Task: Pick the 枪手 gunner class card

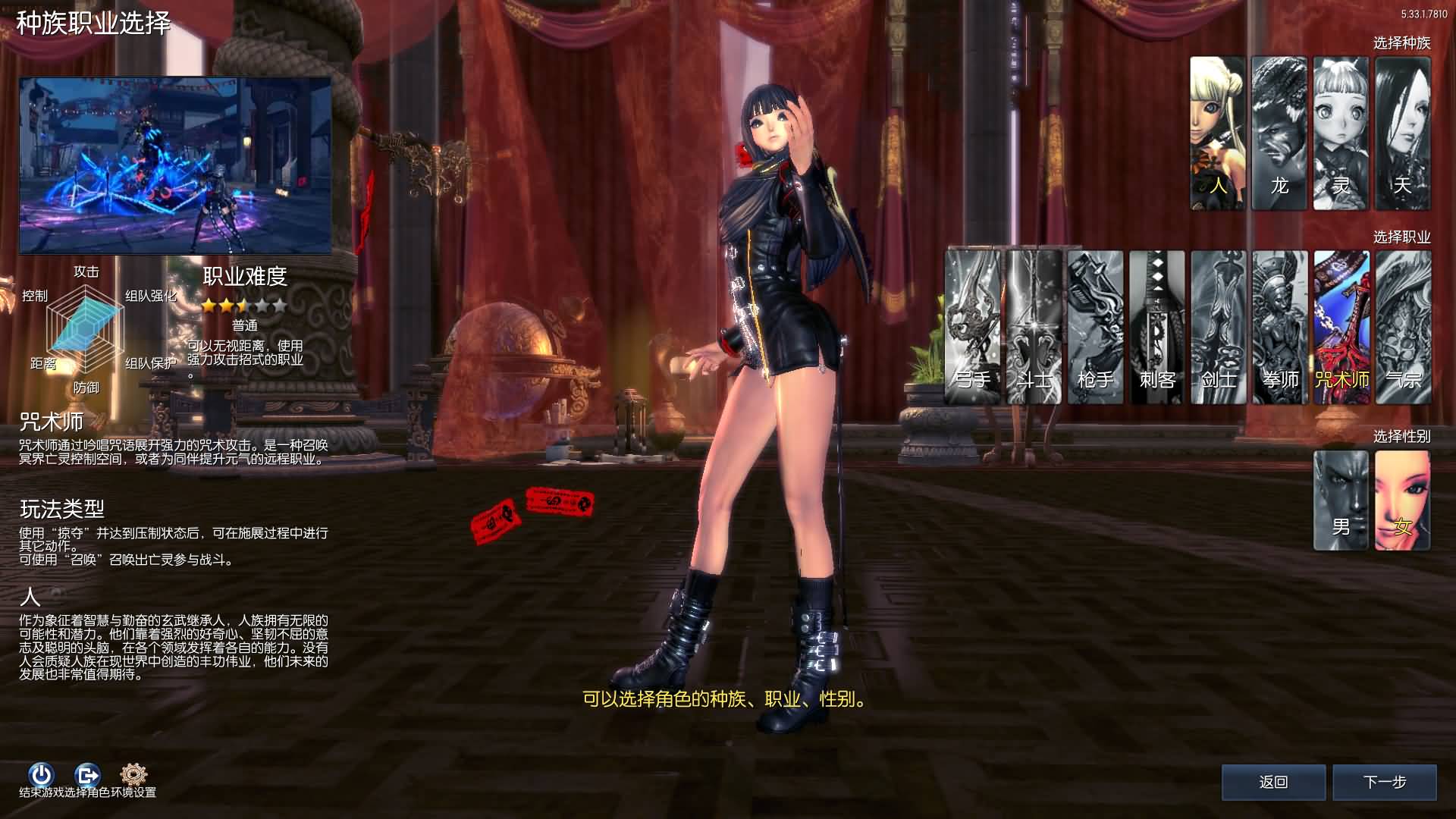Action: (1095, 327)
